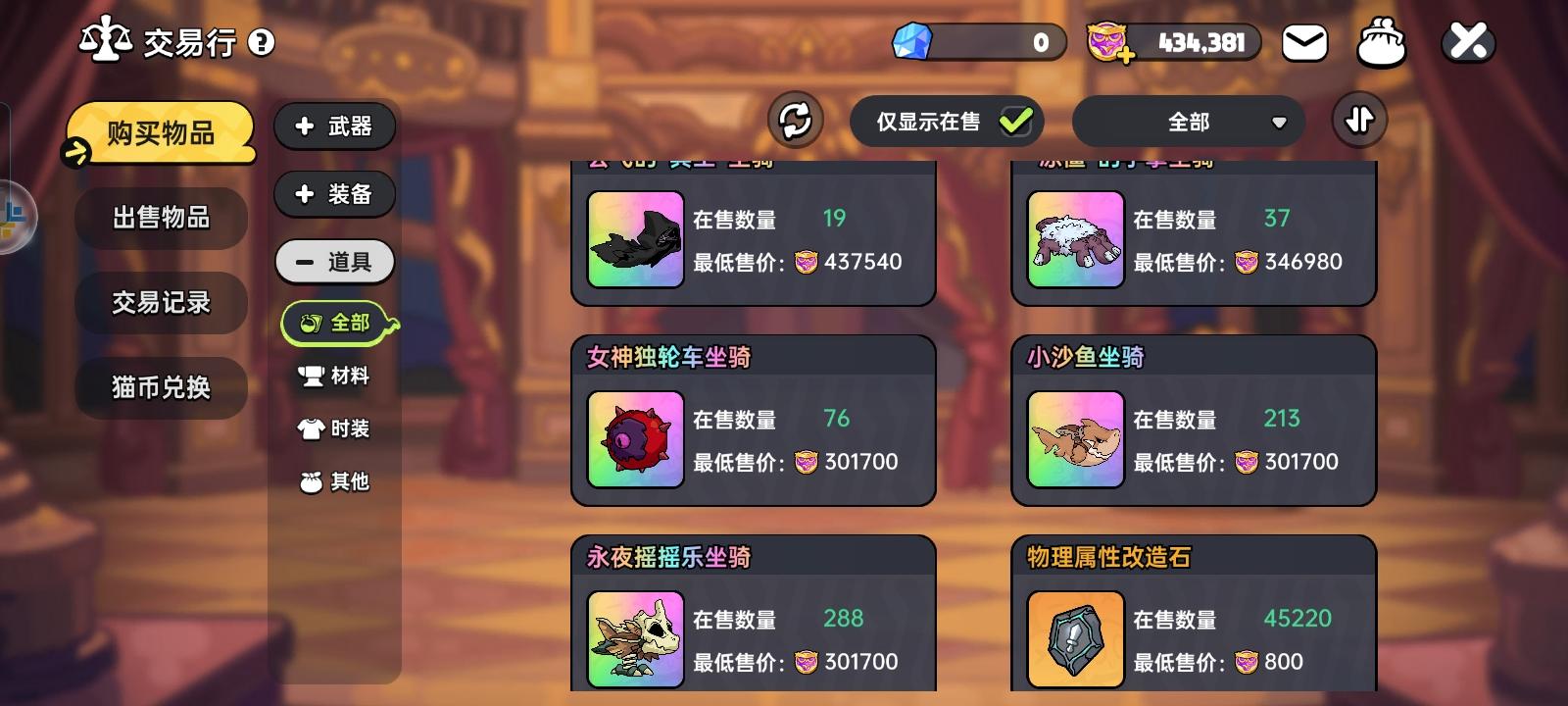Click the sort order arrows icon
This screenshot has width=1568, height=706.
pos(1359,119)
